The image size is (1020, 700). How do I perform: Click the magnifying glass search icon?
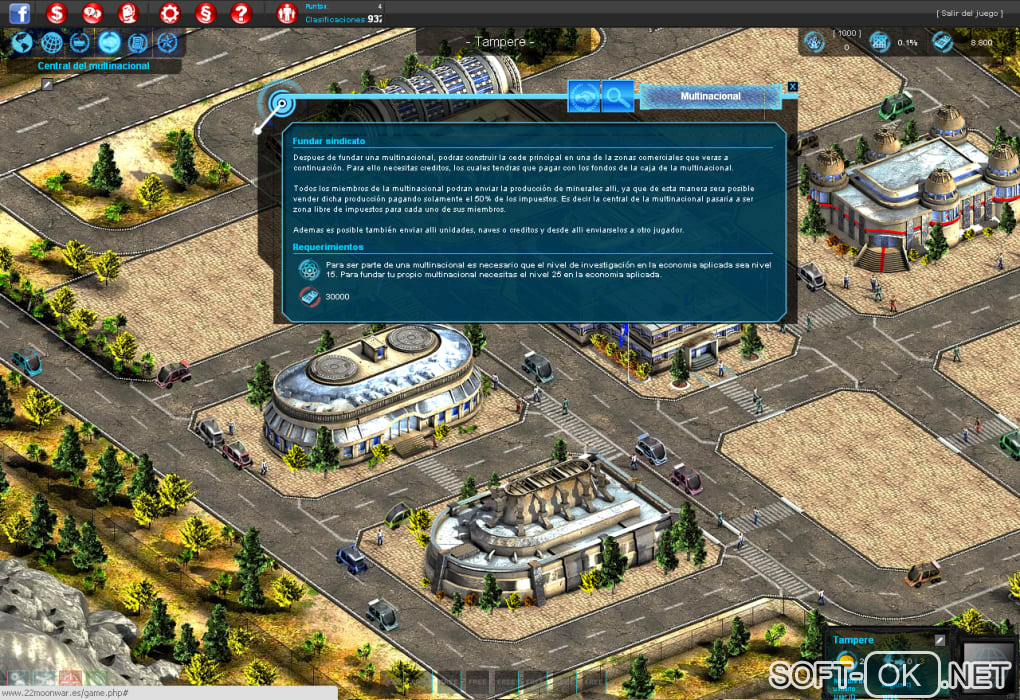[618, 96]
